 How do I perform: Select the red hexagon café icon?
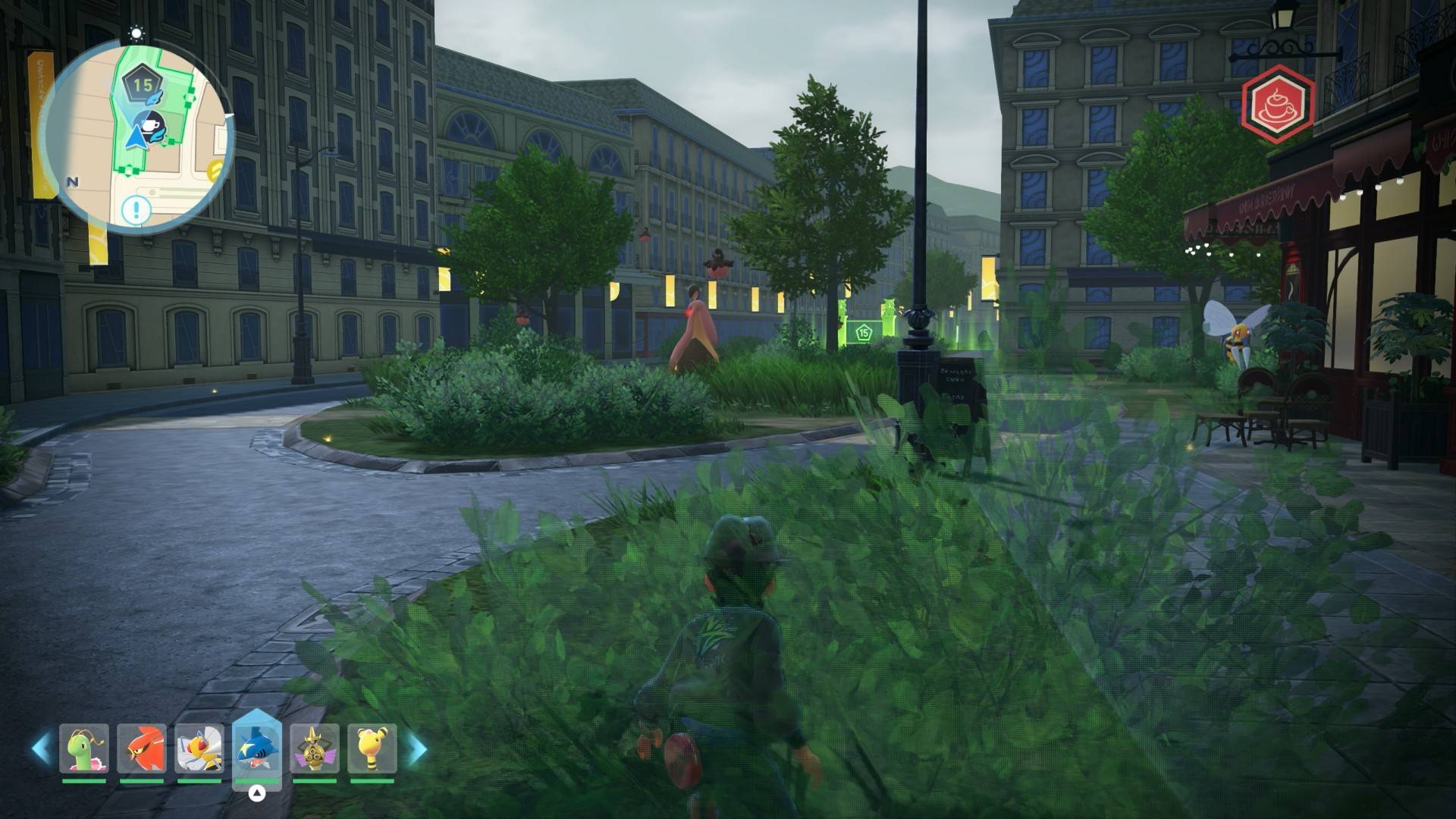pyautogui.click(x=1277, y=104)
